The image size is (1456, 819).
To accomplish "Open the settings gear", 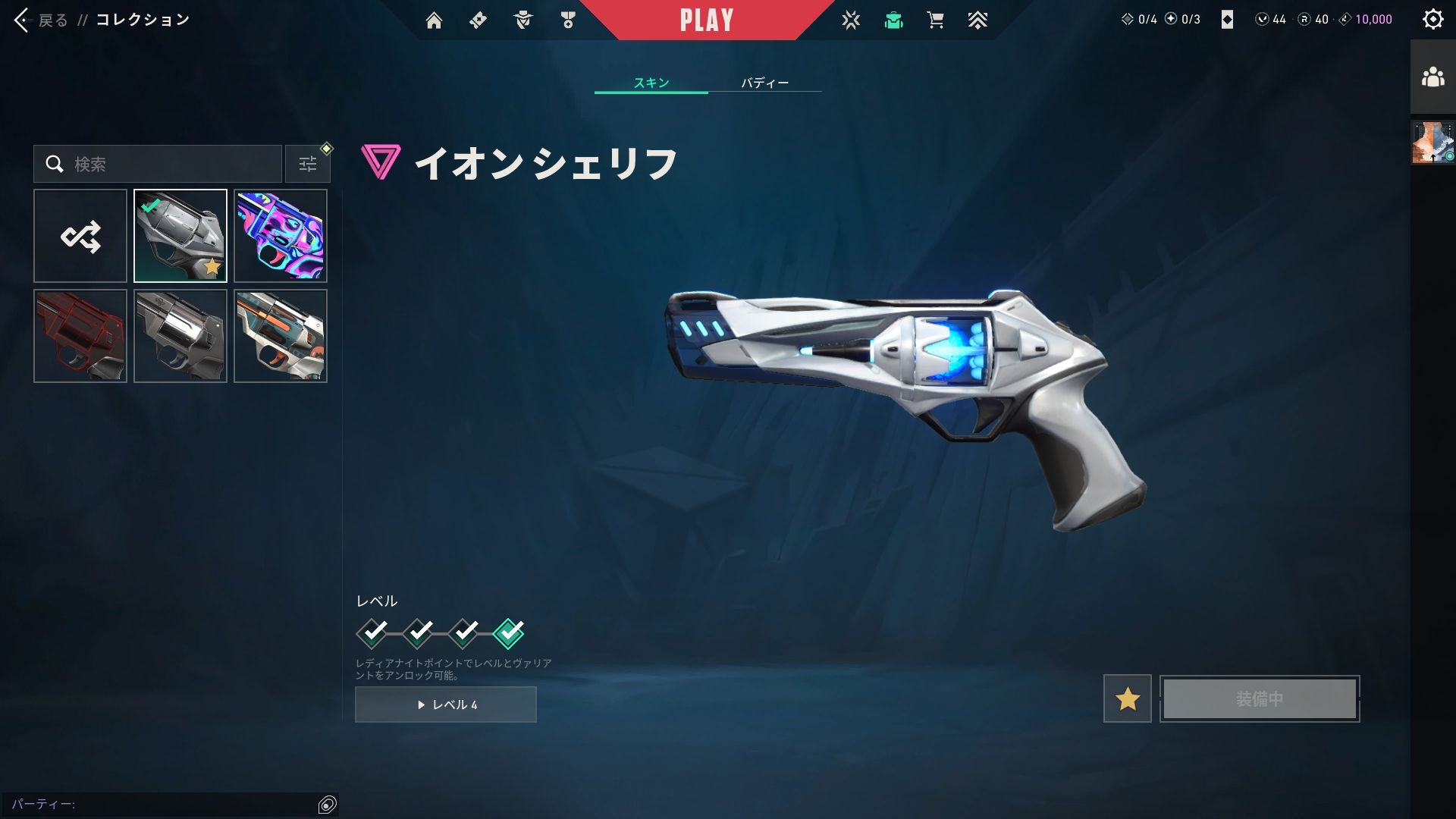I will tap(1432, 20).
